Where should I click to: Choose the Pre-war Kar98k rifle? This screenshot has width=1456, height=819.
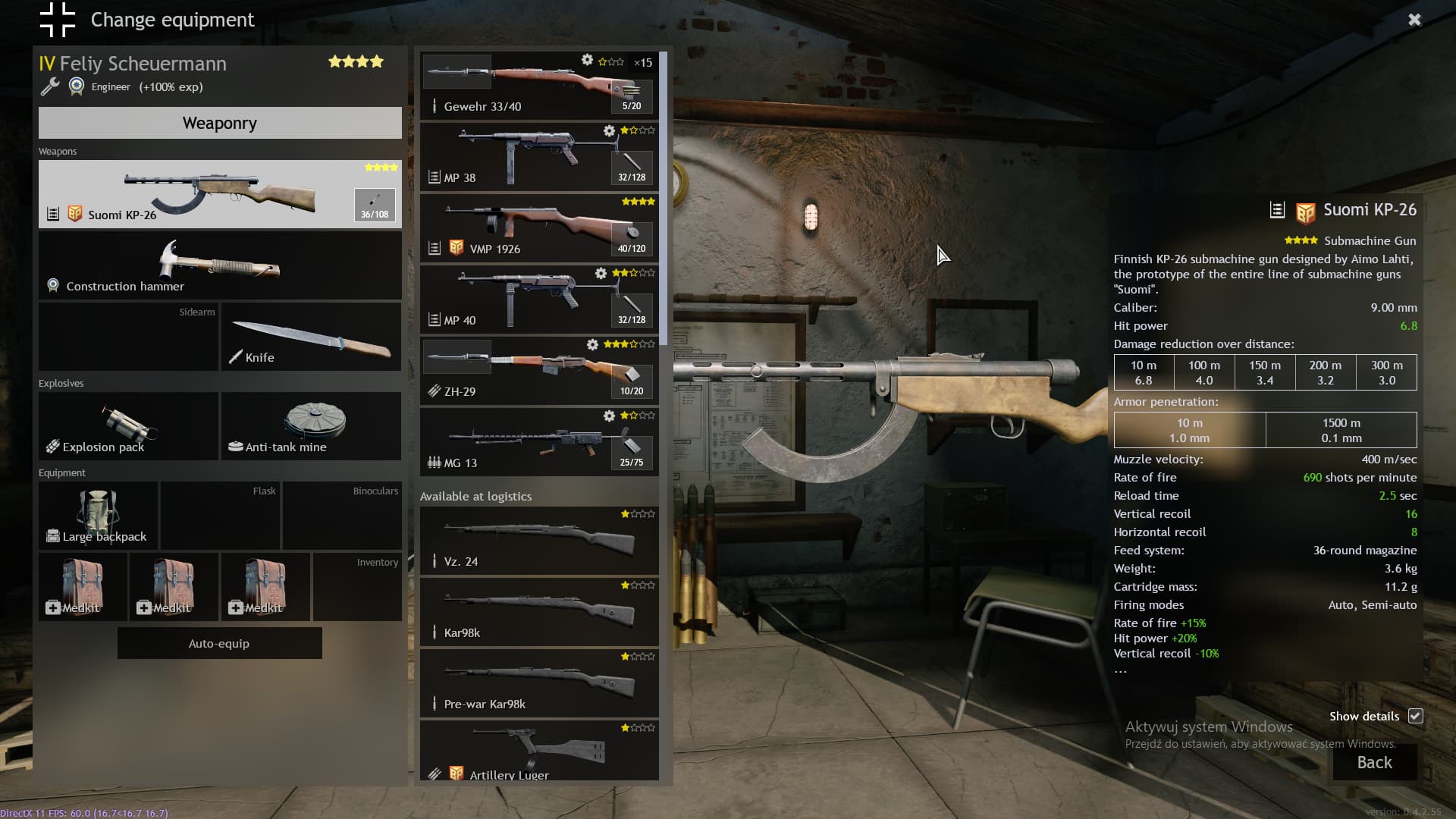539,683
